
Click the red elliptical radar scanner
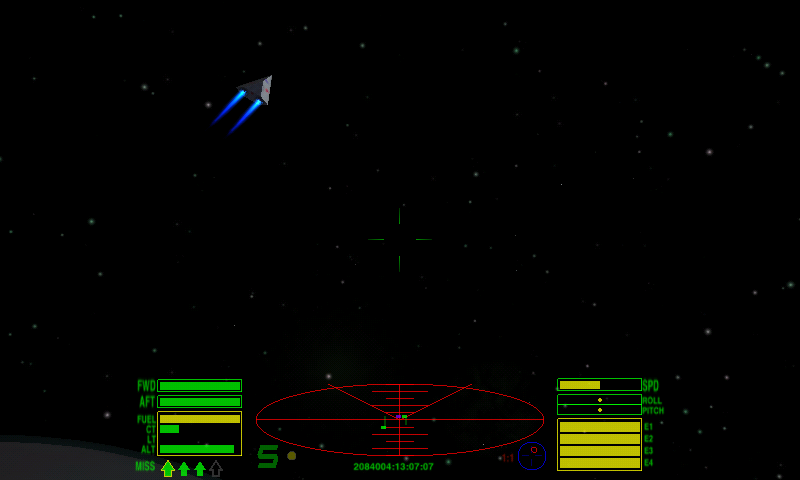(400, 420)
